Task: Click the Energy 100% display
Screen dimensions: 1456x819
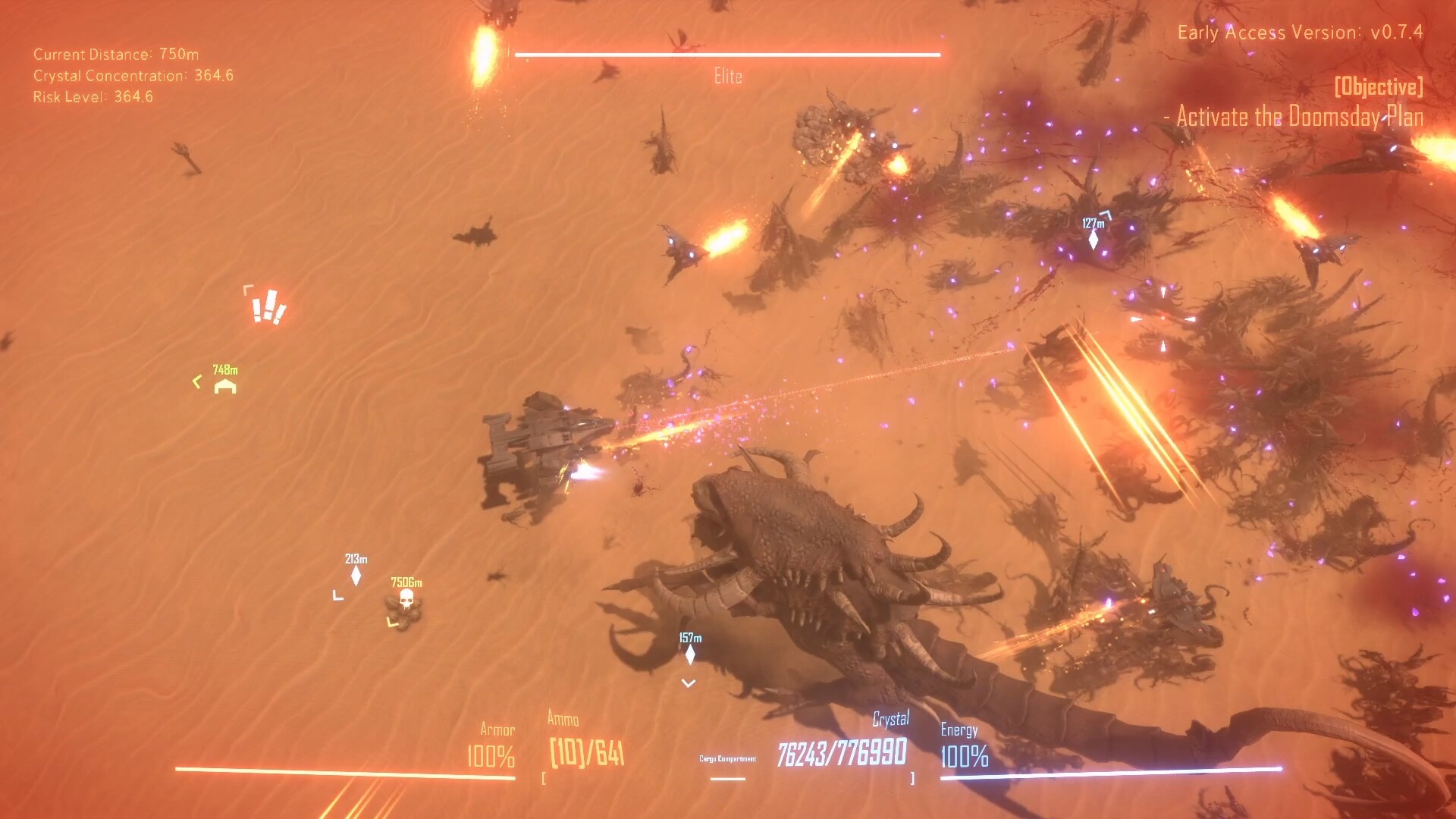Action: coord(964,755)
